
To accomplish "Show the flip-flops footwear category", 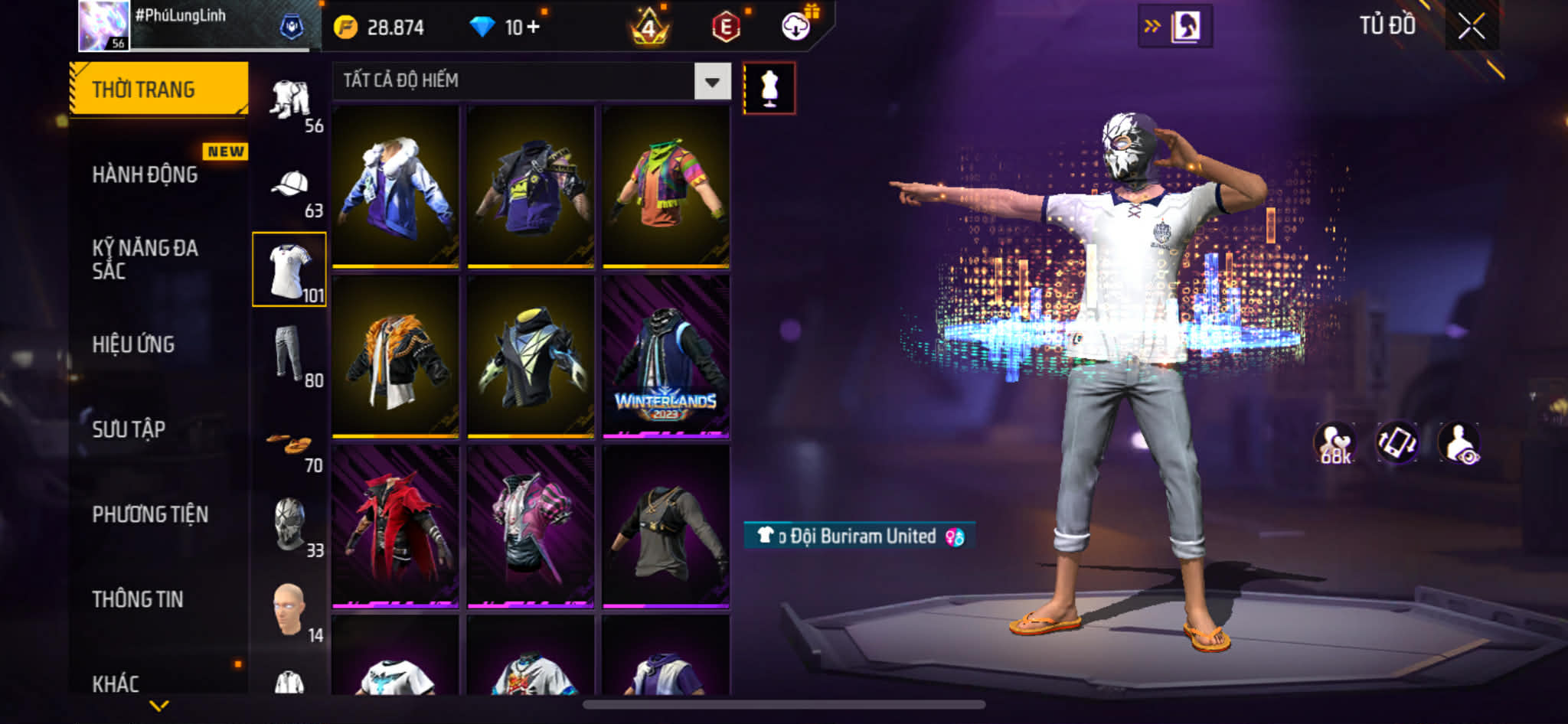I will coord(290,444).
